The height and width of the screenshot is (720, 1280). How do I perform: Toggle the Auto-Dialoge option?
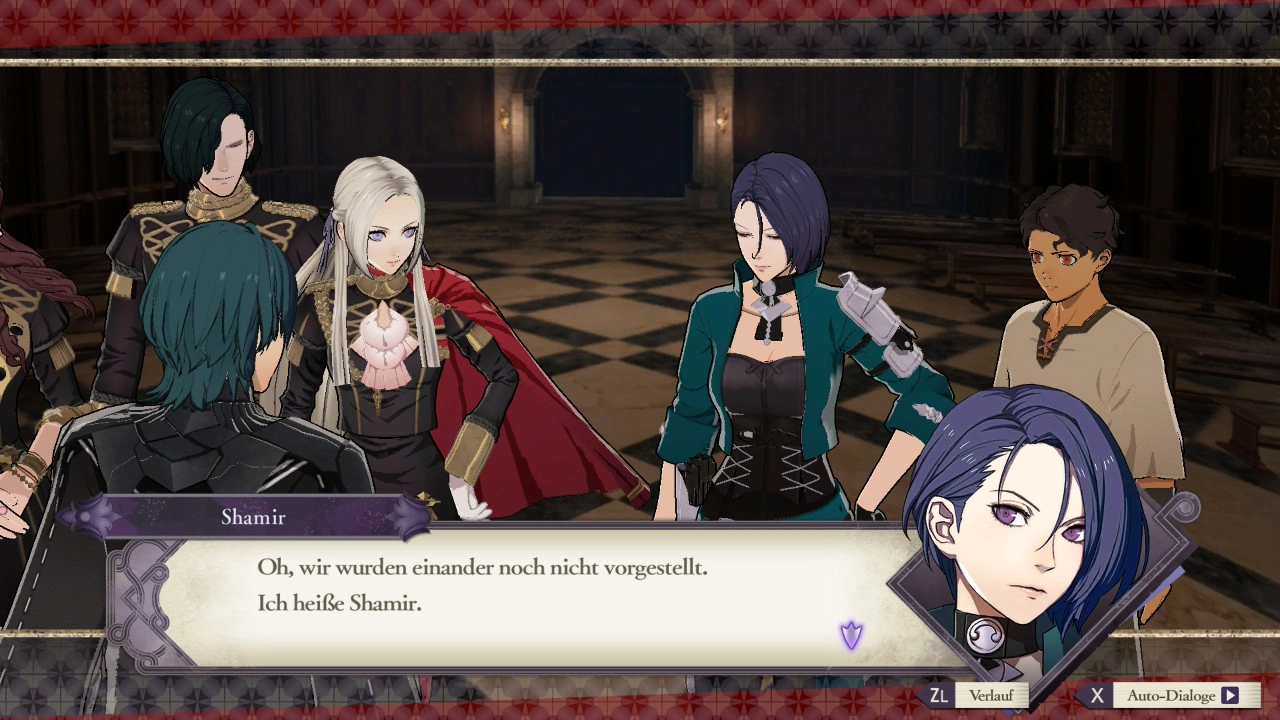[x=1170, y=695]
